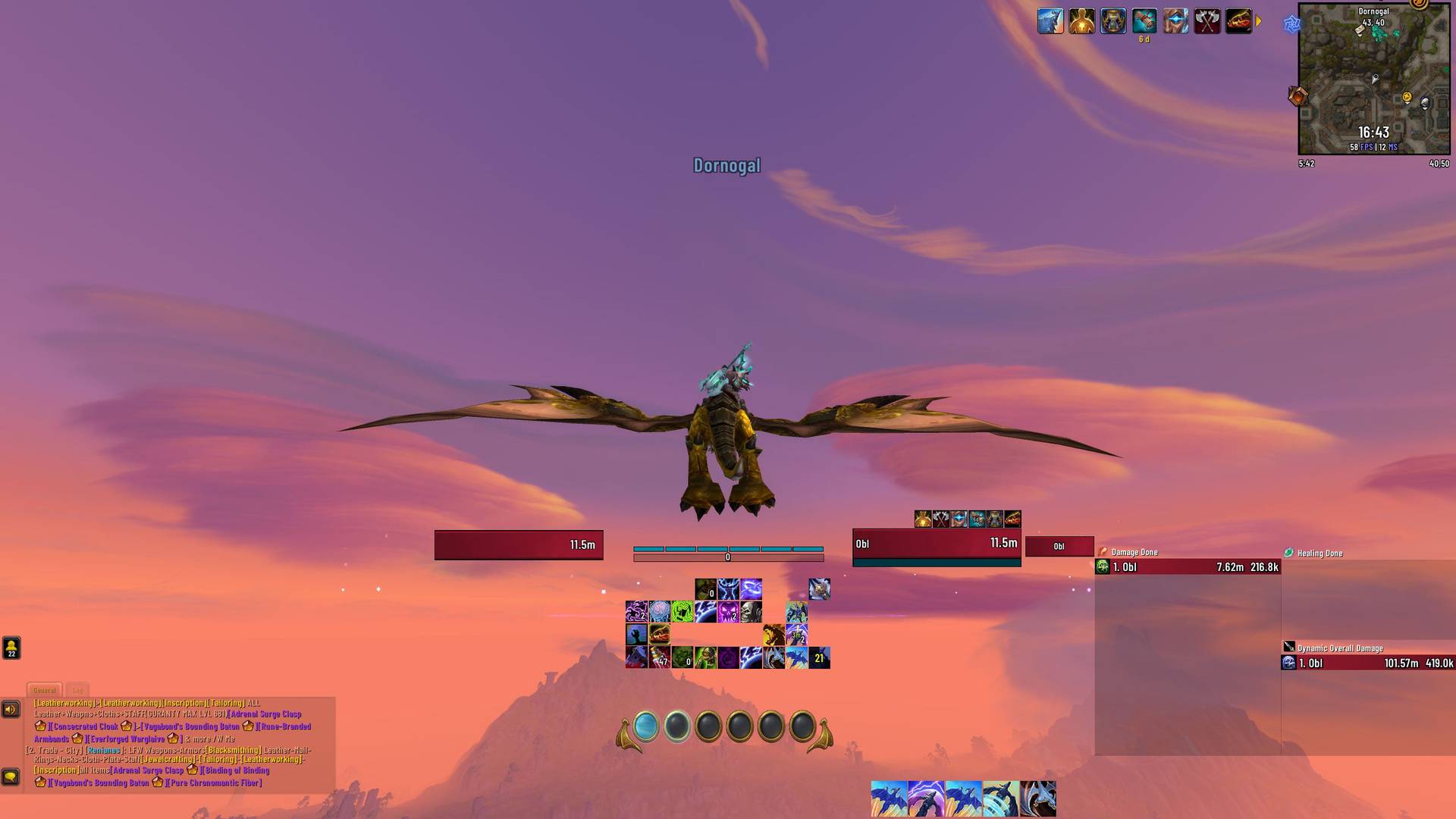The image size is (1456, 819).
Task: Click the skull WeakAura icon in center screen
Action: click(750, 610)
